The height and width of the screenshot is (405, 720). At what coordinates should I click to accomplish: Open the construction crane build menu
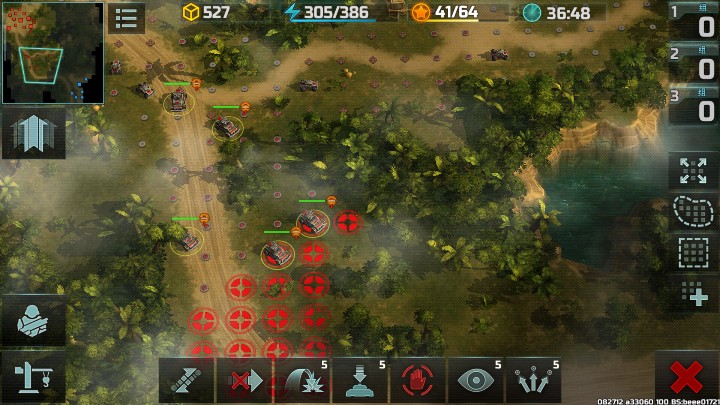point(33,376)
